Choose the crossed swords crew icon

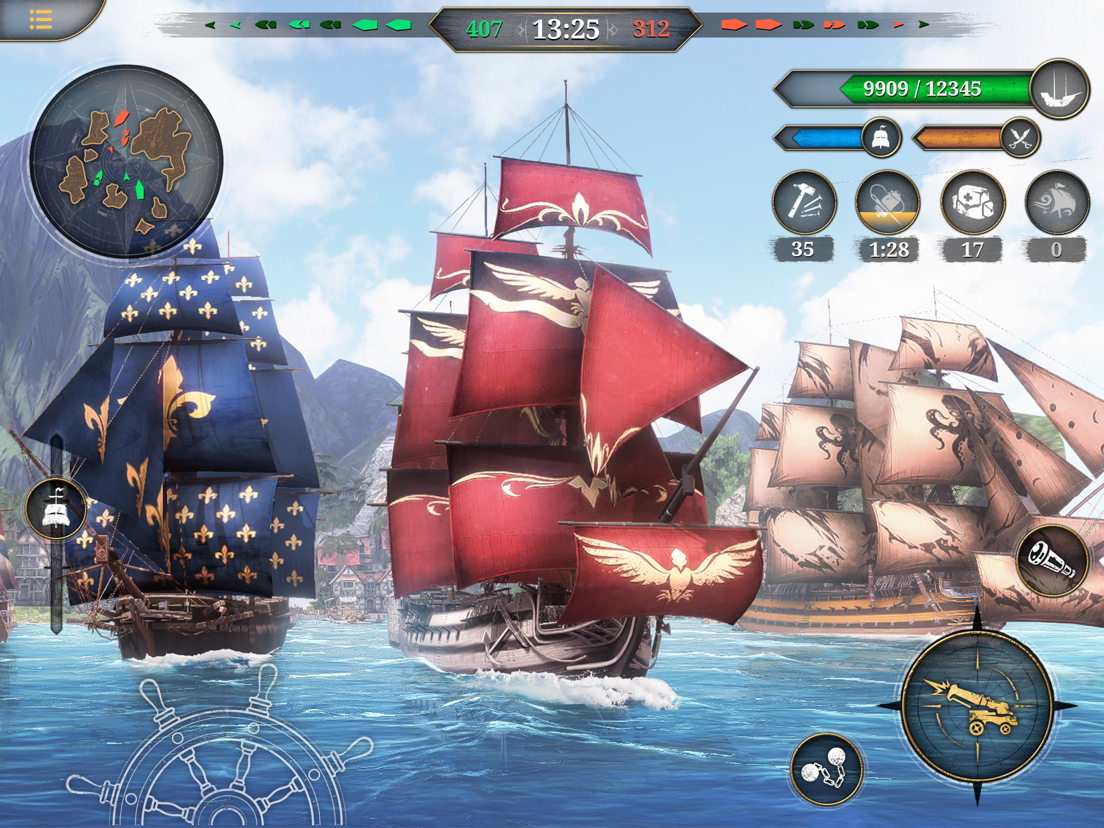pos(1019,138)
